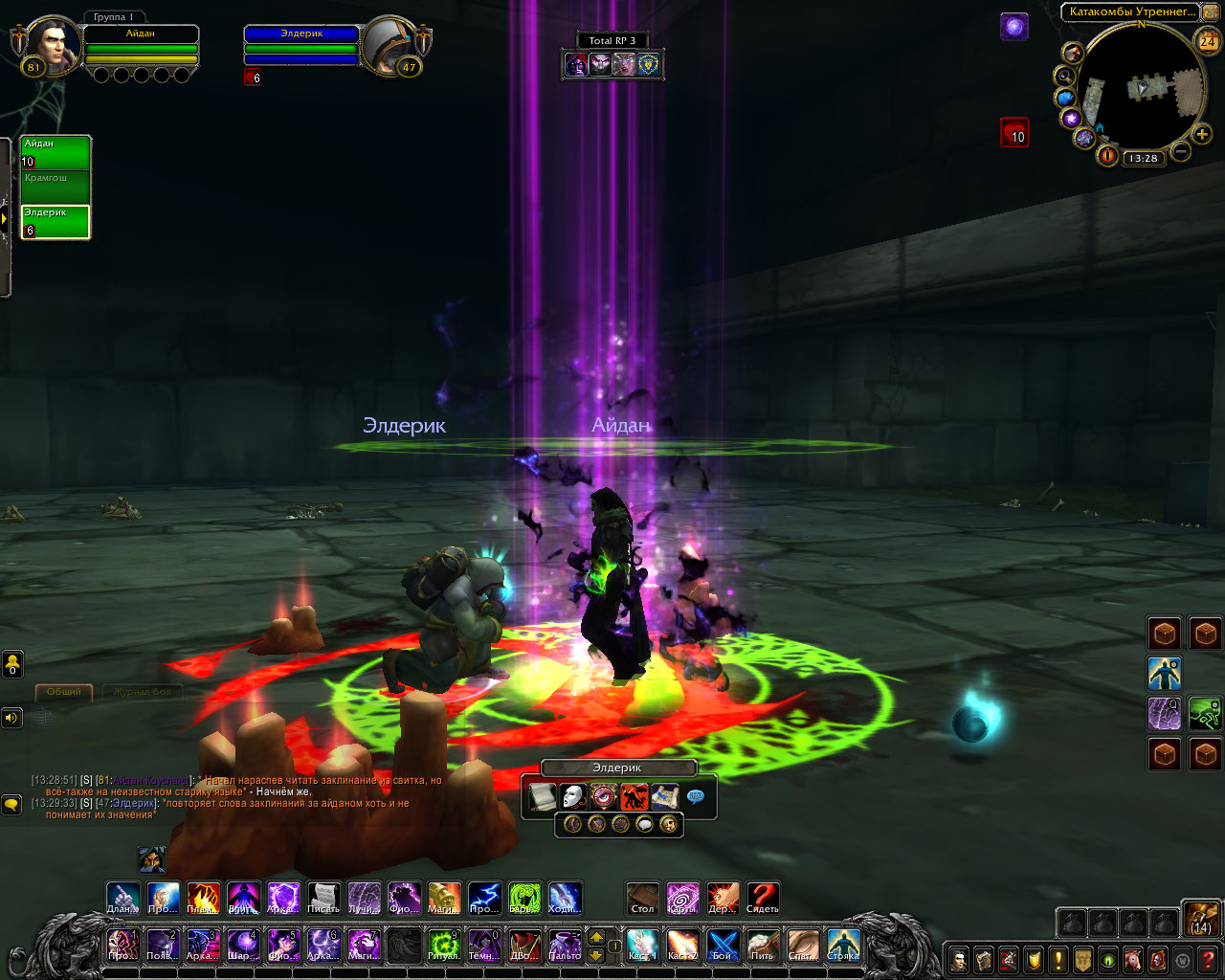Select Элдерик in the raid frame list

pyautogui.click(x=56, y=221)
